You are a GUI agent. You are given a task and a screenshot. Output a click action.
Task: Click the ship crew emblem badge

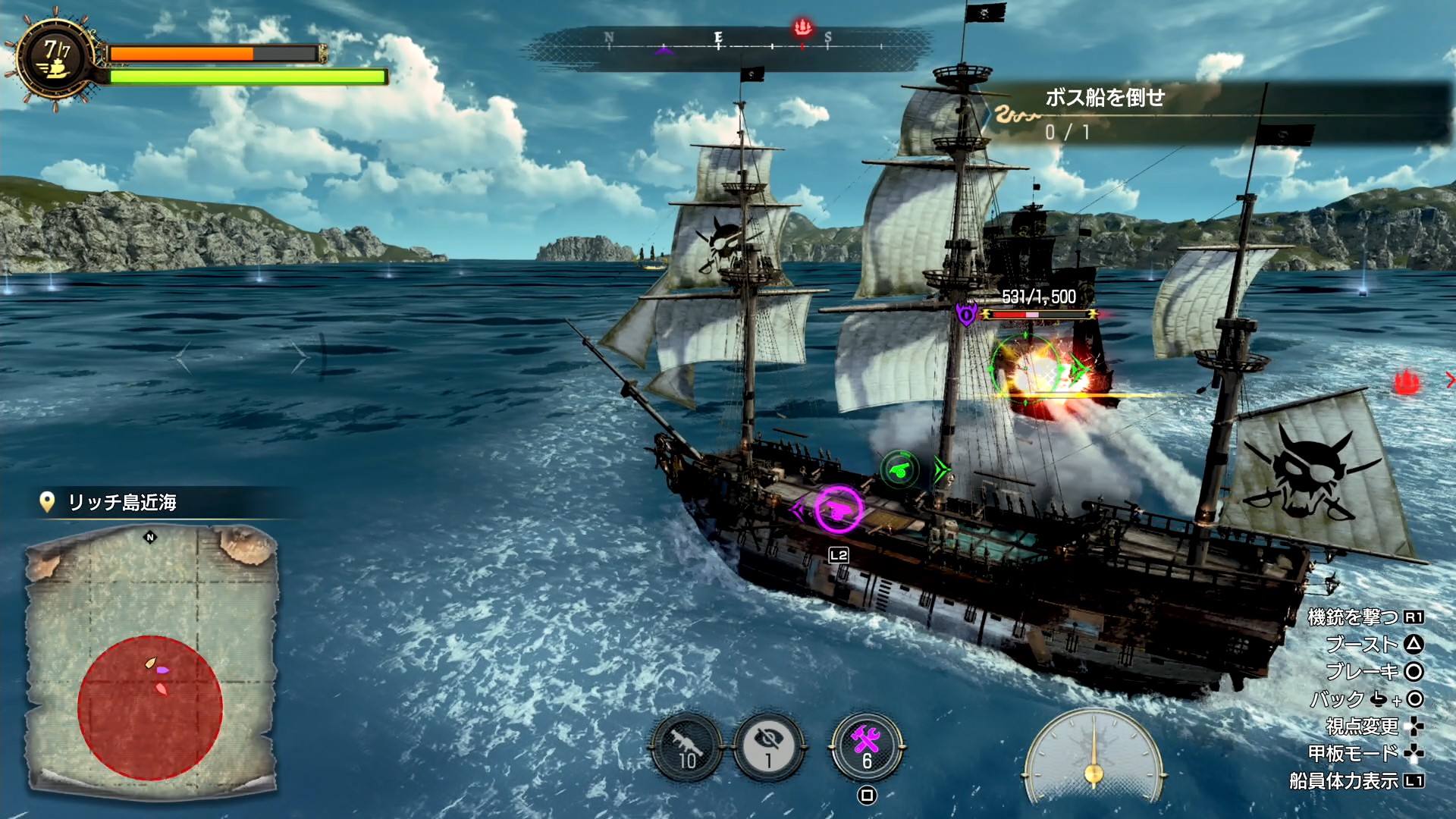(56, 59)
